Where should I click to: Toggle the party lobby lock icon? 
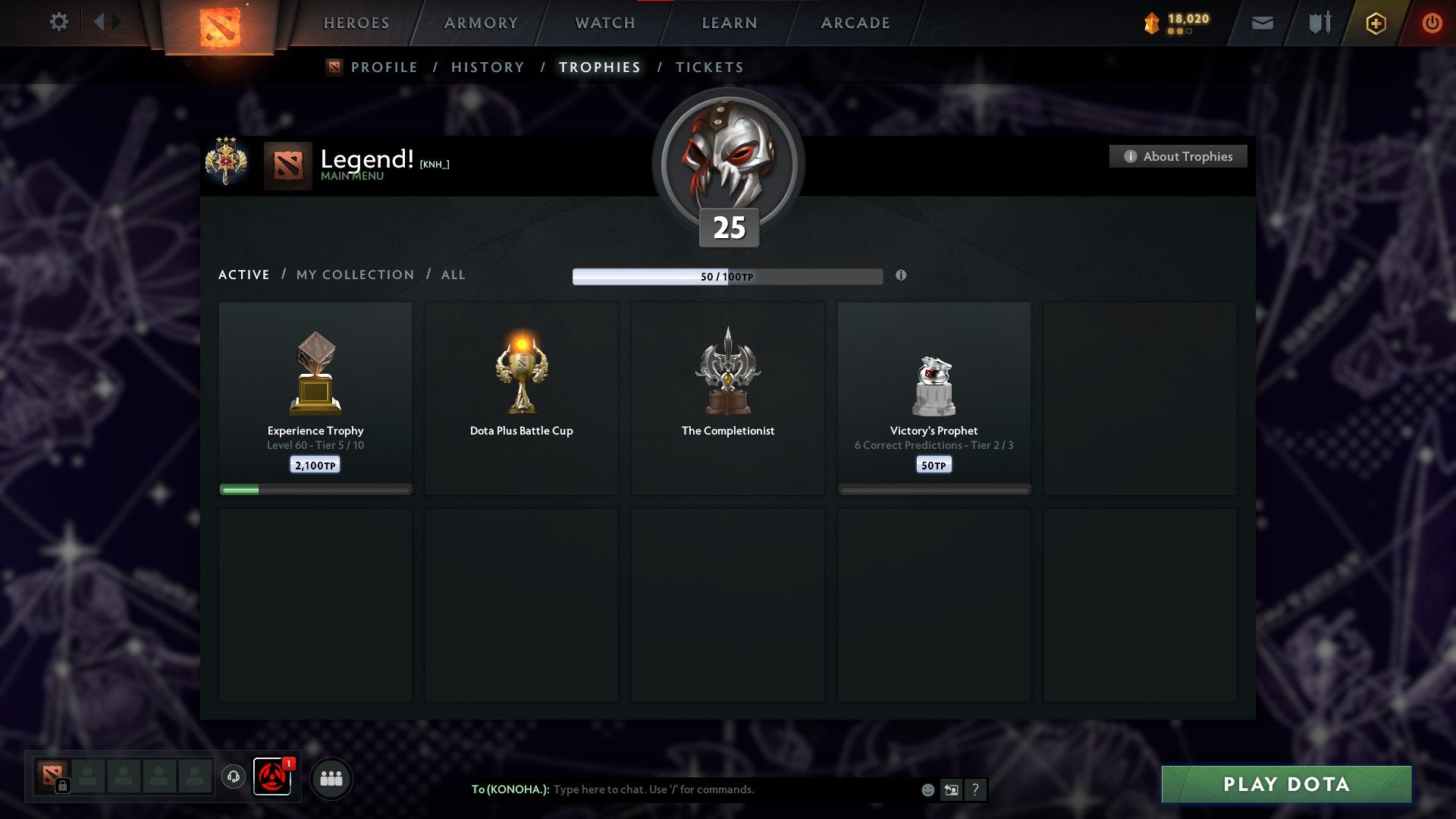(61, 786)
